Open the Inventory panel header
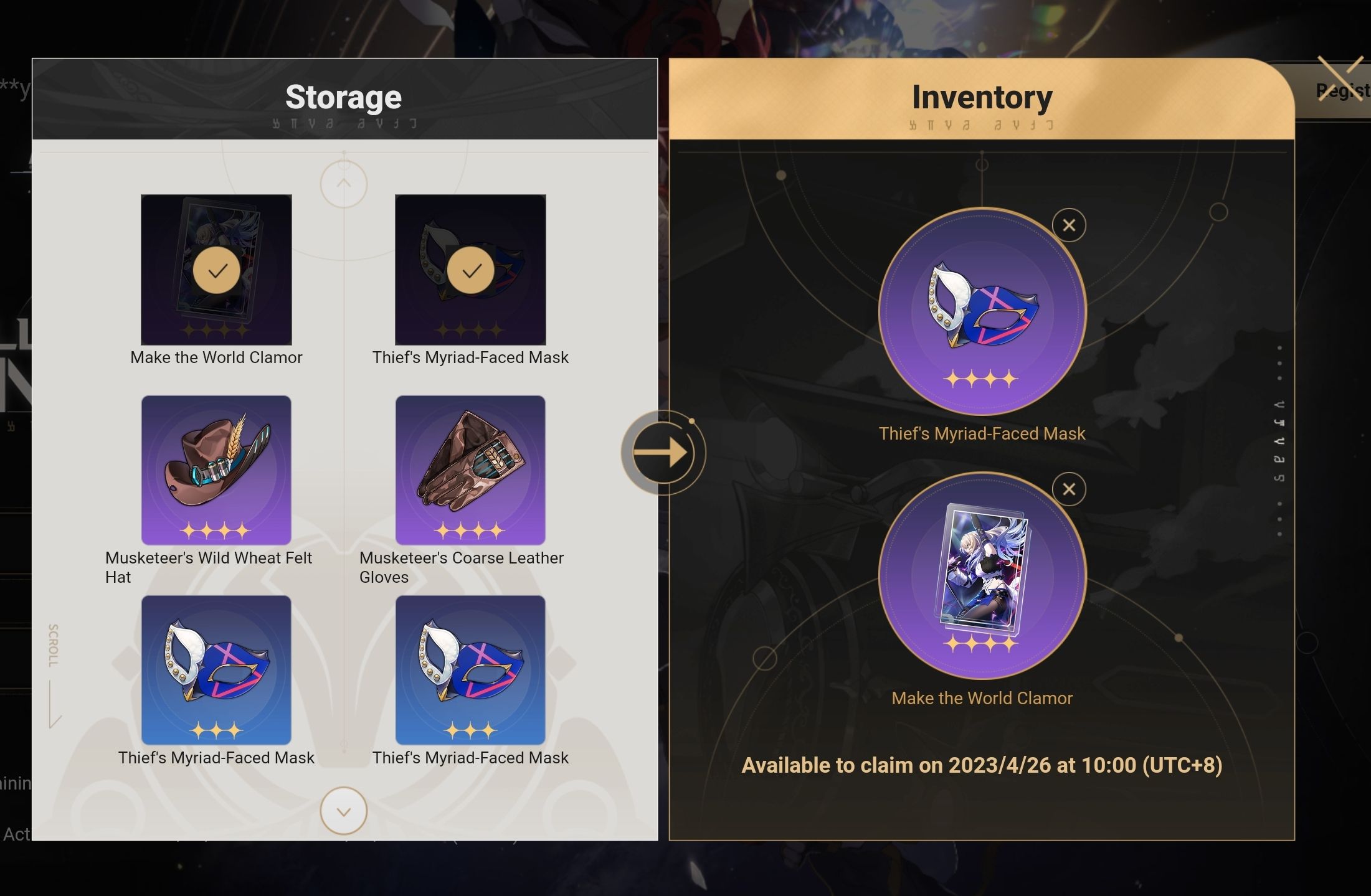Image resolution: width=1371 pixels, height=896 pixels. [x=982, y=97]
